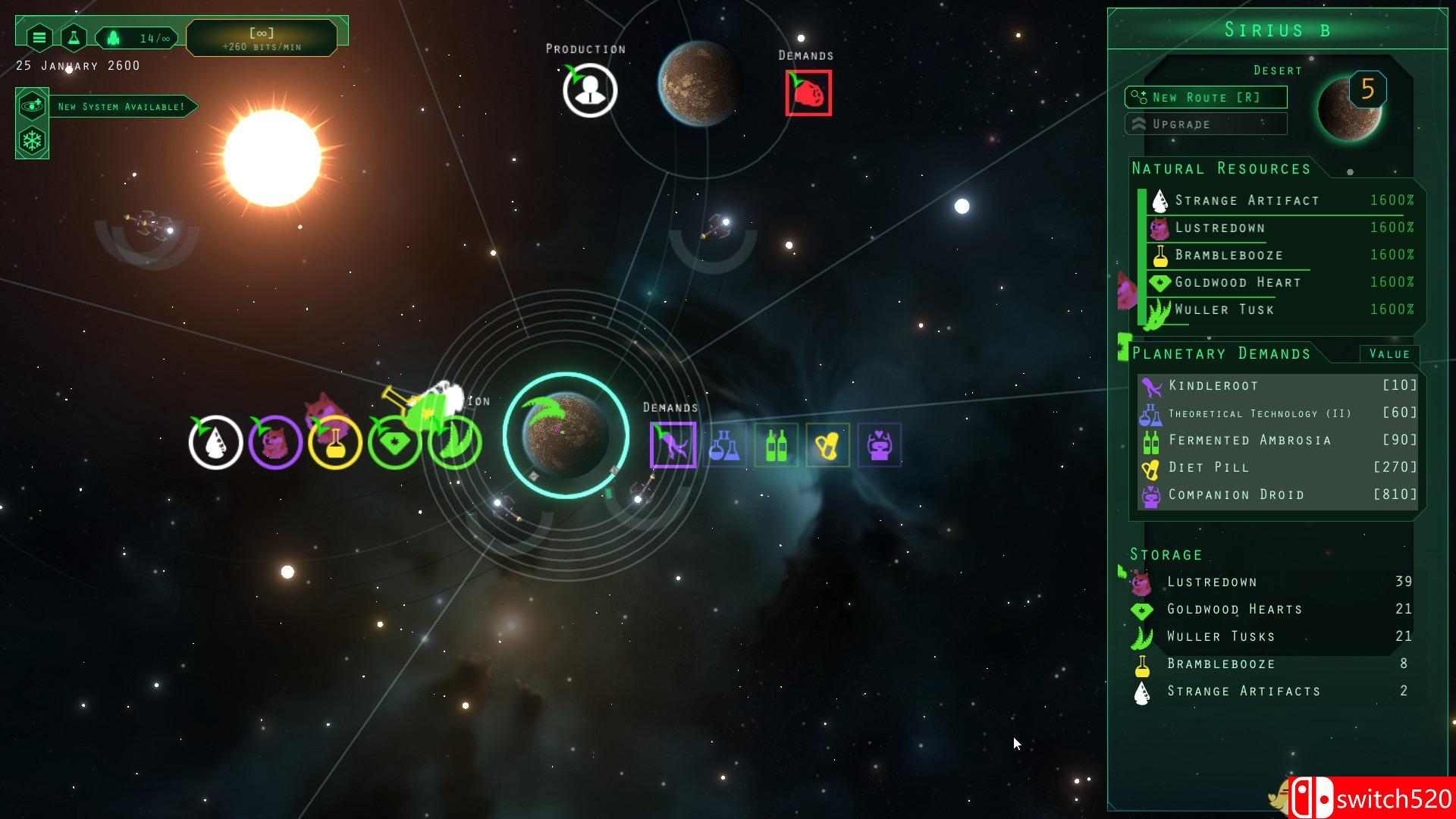Upgrade the Sirius B planet
The width and height of the screenshot is (1456, 819).
(1205, 124)
